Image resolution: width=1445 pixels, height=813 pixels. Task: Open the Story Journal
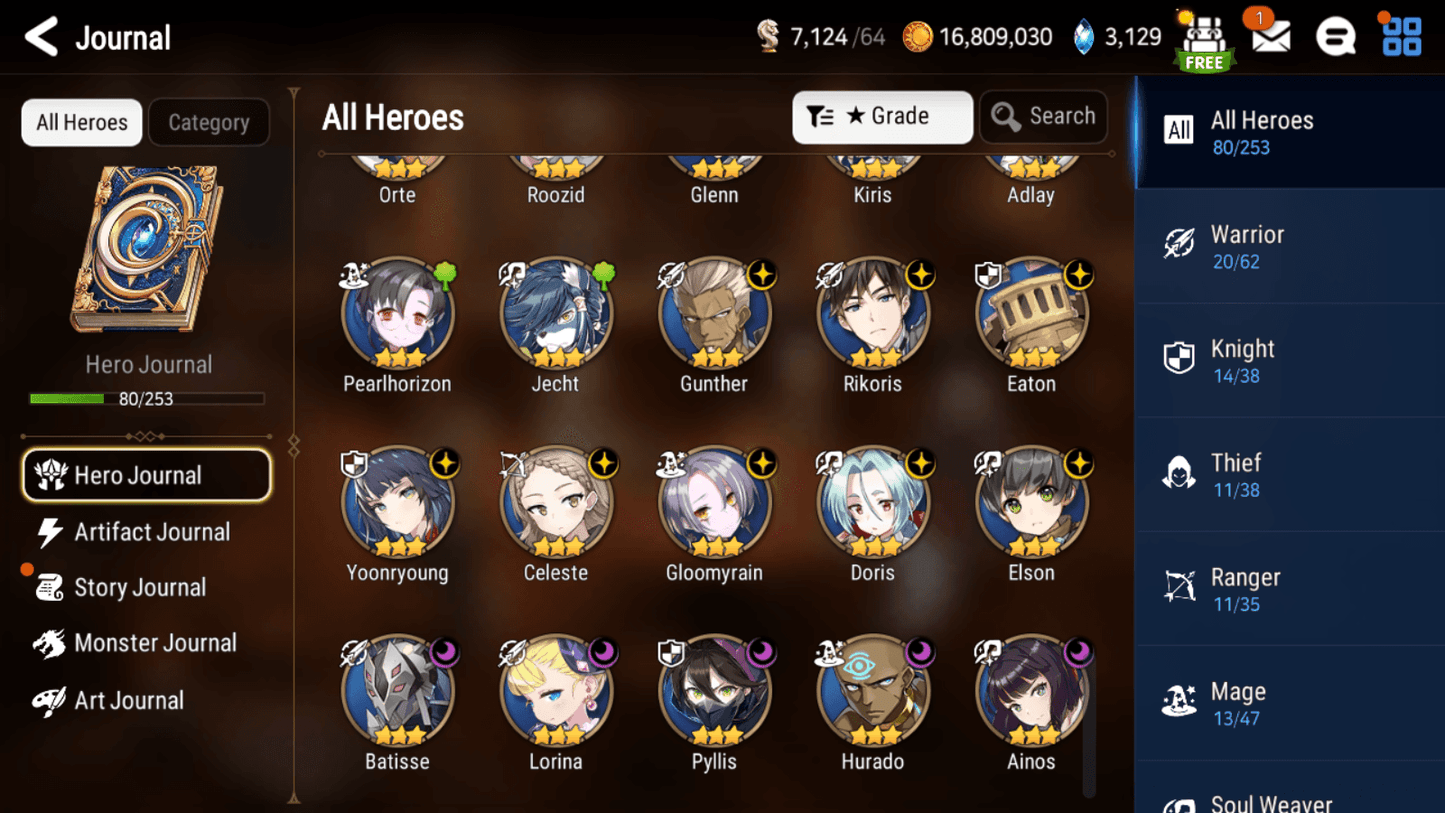139,588
